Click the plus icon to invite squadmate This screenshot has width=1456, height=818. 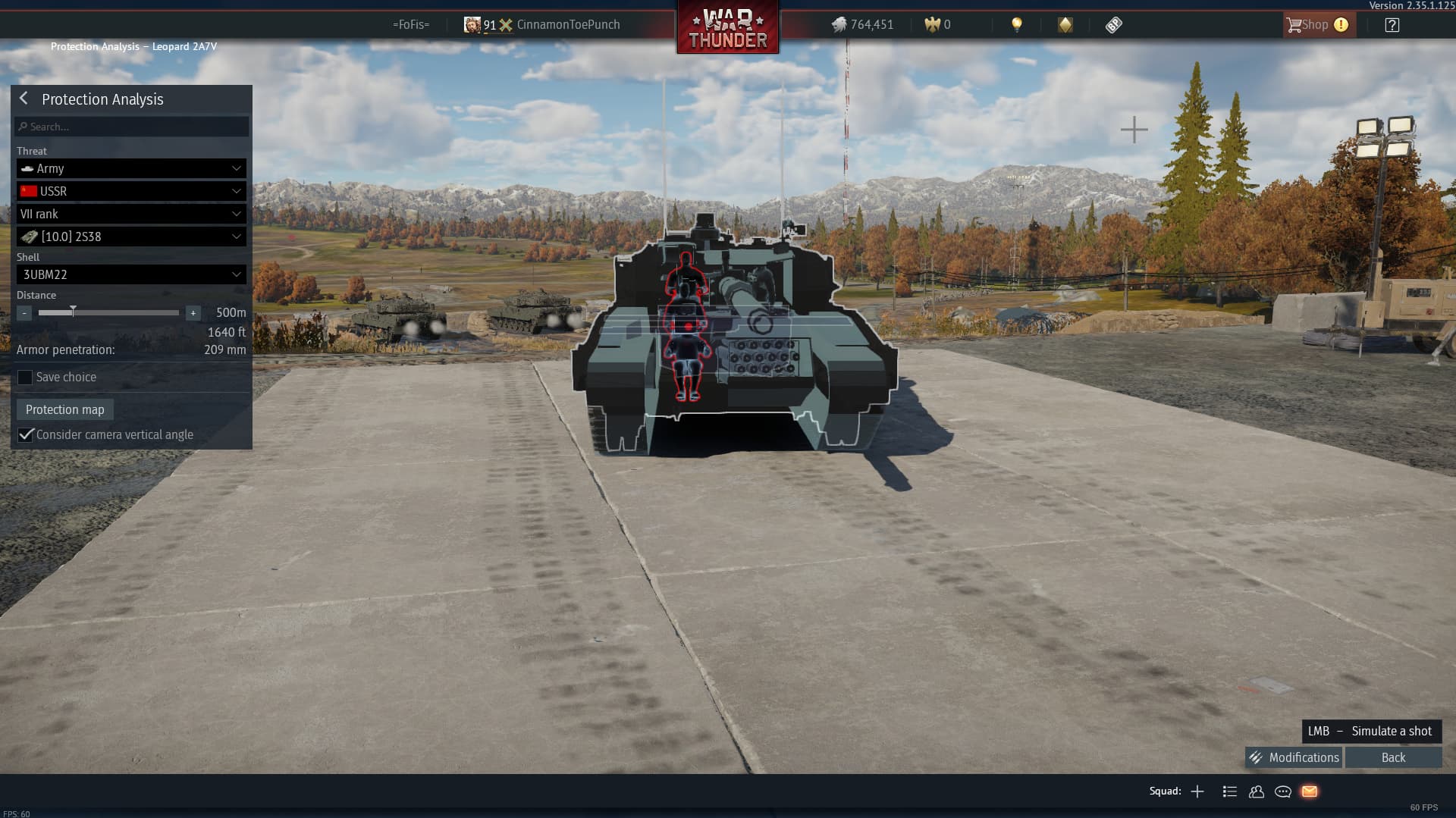pyautogui.click(x=1197, y=791)
